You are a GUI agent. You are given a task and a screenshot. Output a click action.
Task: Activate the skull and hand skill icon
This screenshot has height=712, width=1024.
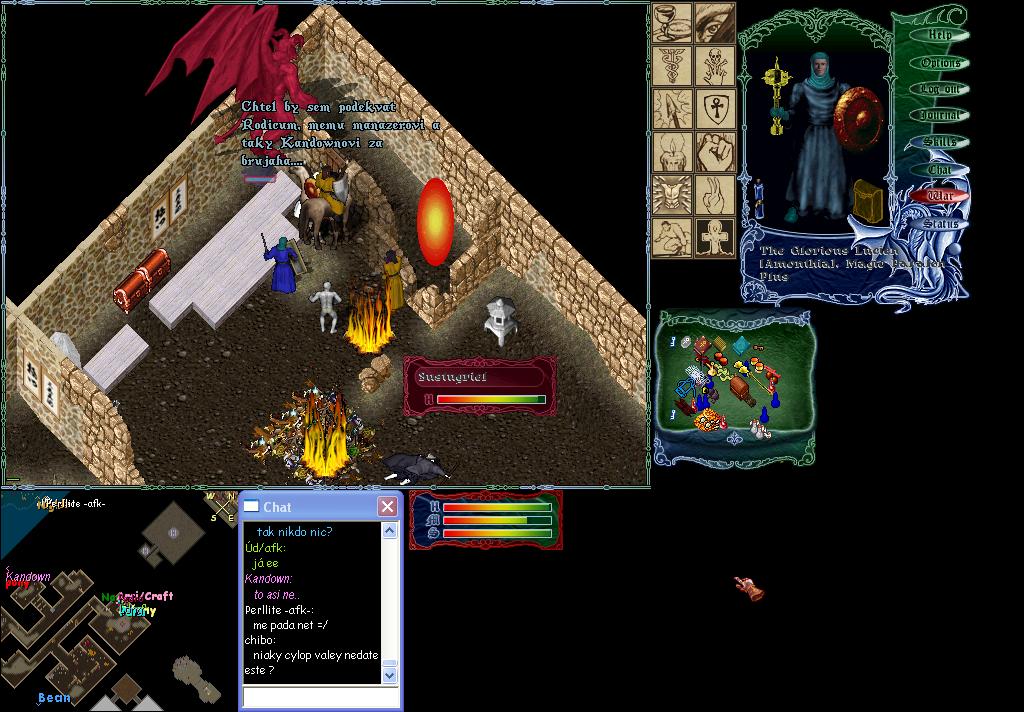[x=714, y=66]
